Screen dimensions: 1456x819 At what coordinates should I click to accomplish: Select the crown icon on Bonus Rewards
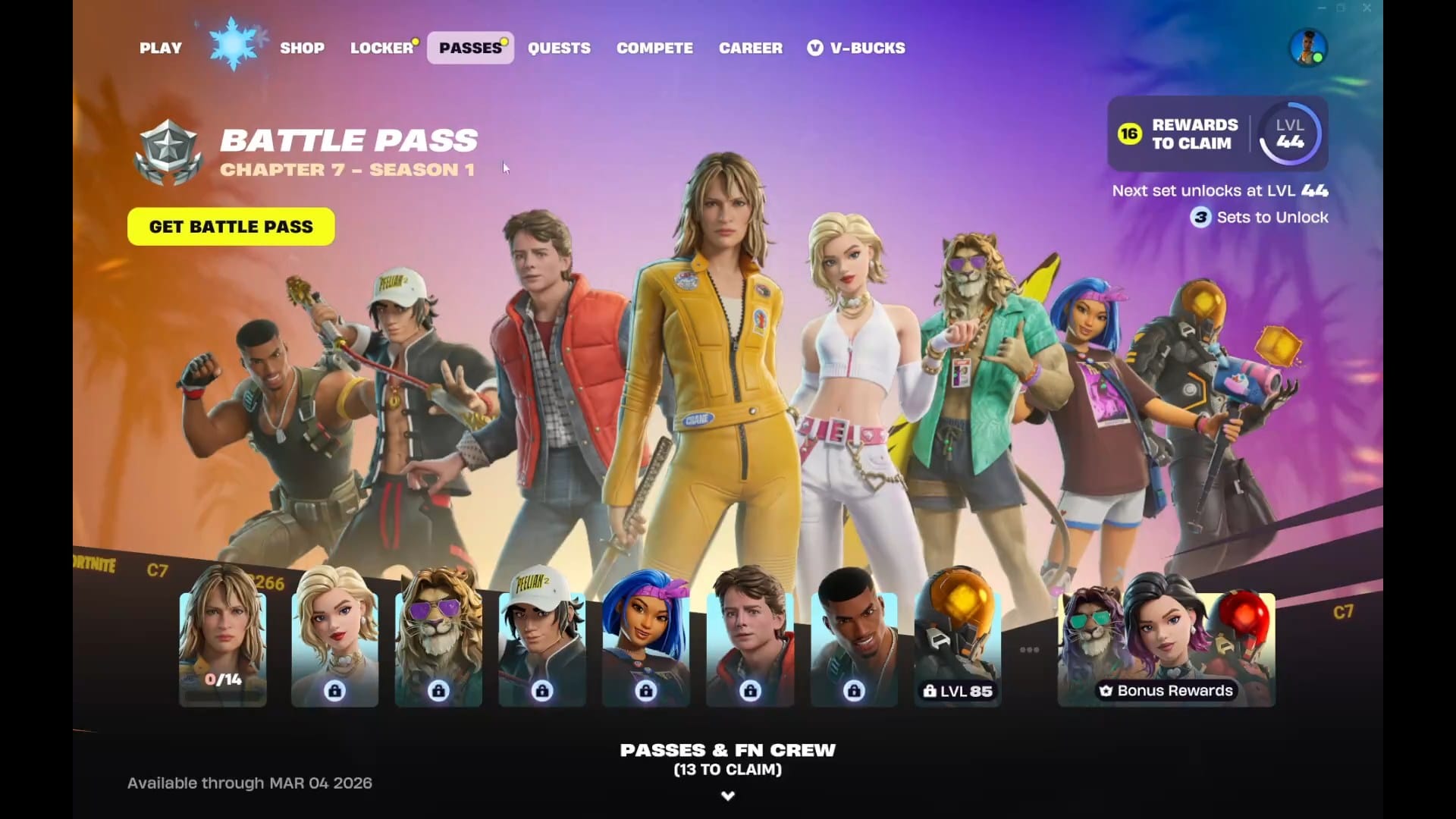pyautogui.click(x=1105, y=691)
